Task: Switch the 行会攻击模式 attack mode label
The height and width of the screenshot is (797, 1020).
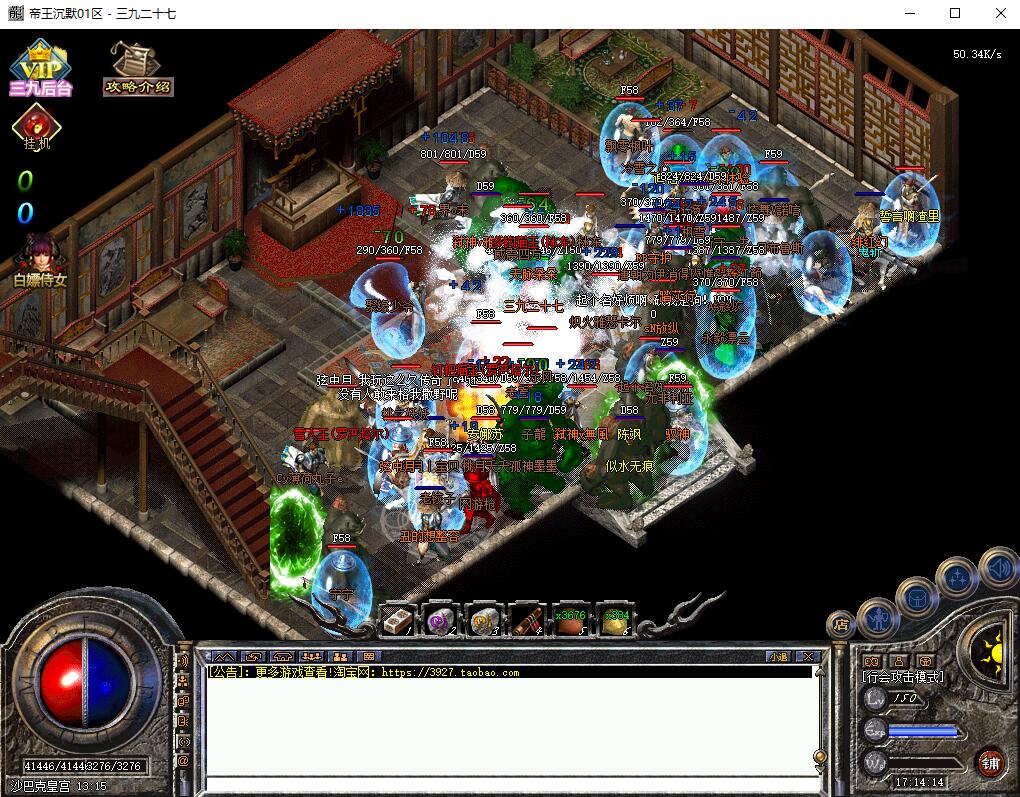Action: tap(903, 677)
